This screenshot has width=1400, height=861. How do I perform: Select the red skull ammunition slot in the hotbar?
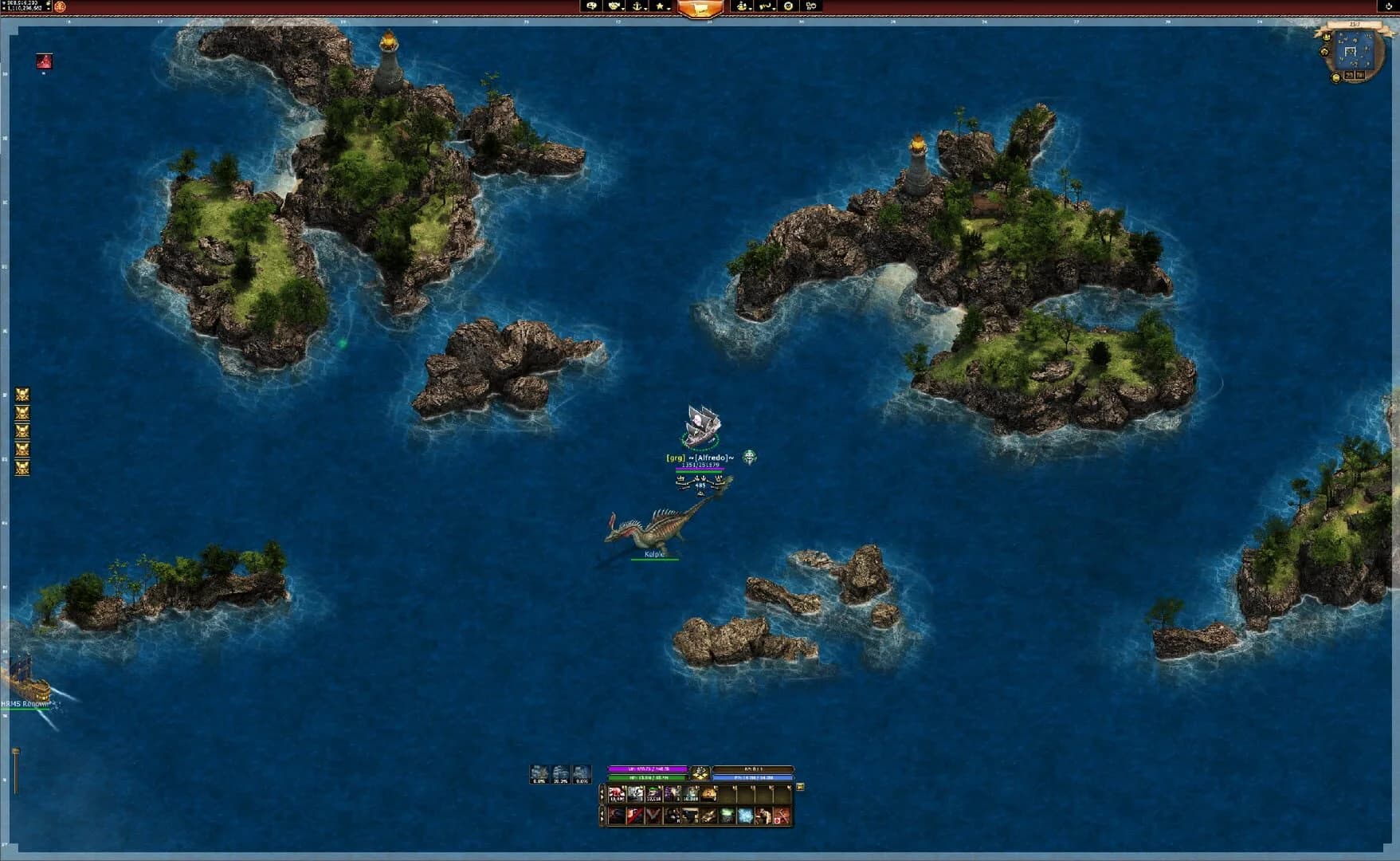617,793
